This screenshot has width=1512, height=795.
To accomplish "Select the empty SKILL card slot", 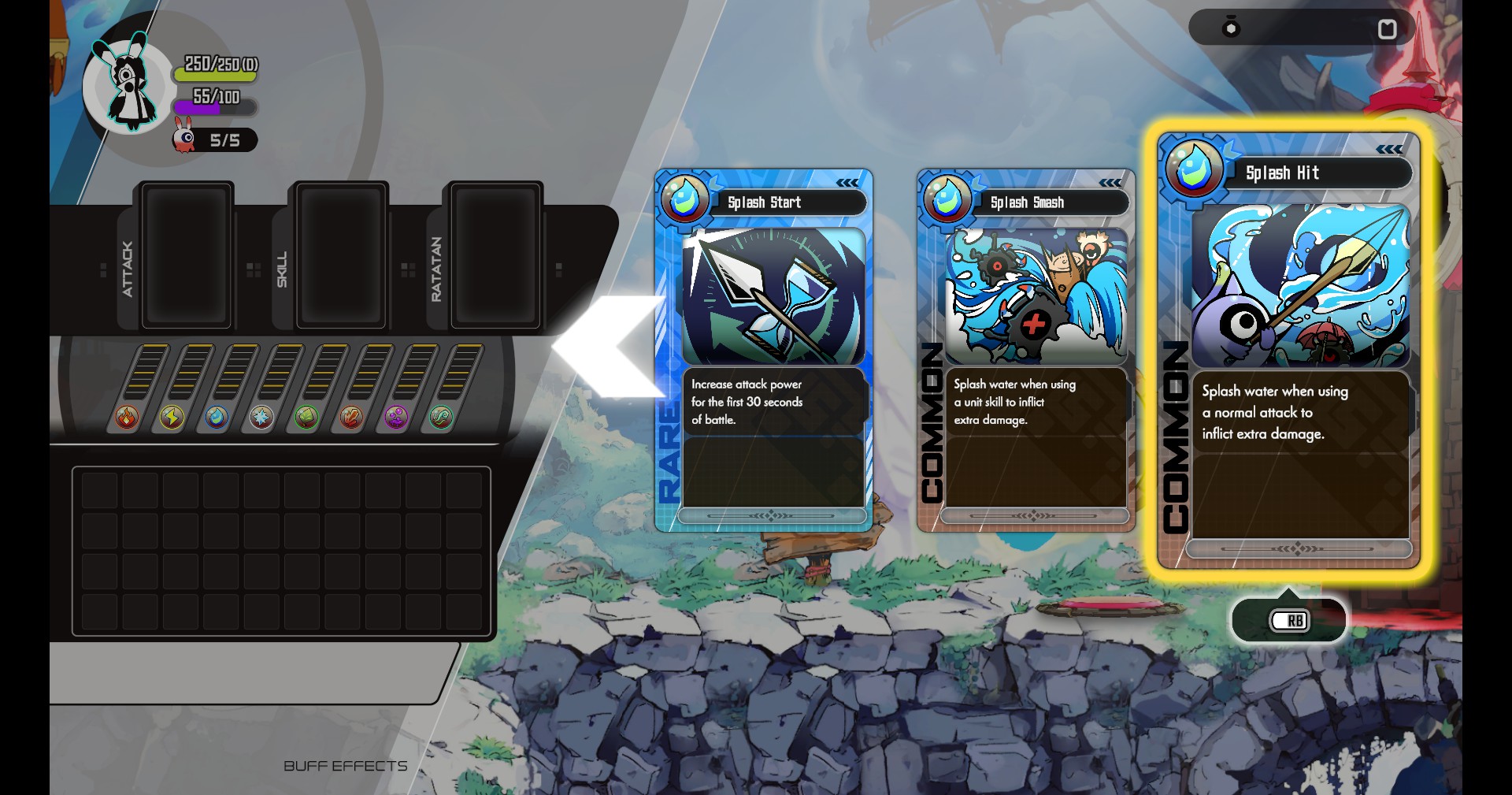I will coord(341,255).
